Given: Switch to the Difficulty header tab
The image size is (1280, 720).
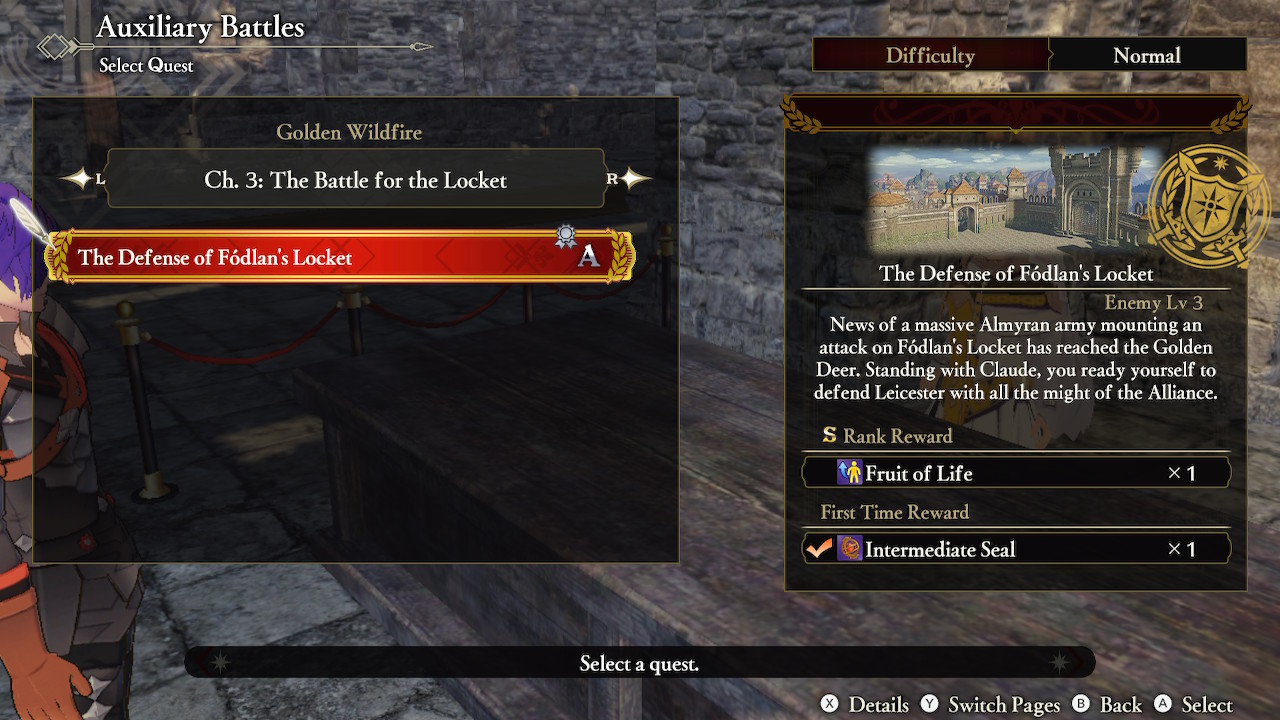Looking at the screenshot, I should (930, 55).
